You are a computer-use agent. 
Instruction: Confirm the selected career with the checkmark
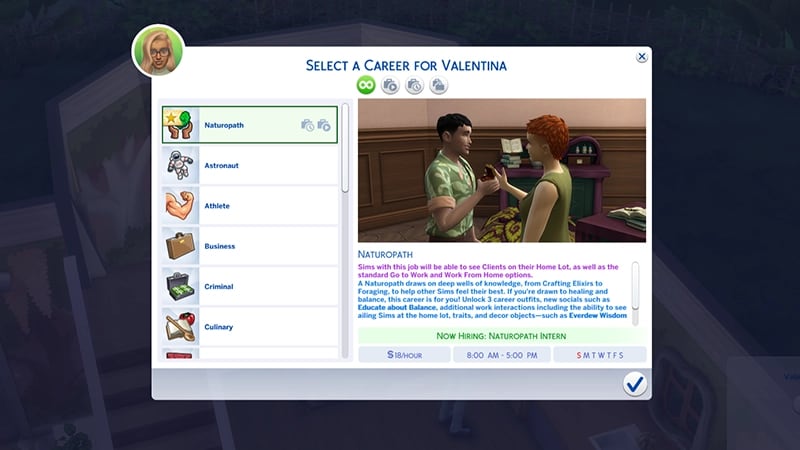(634, 384)
